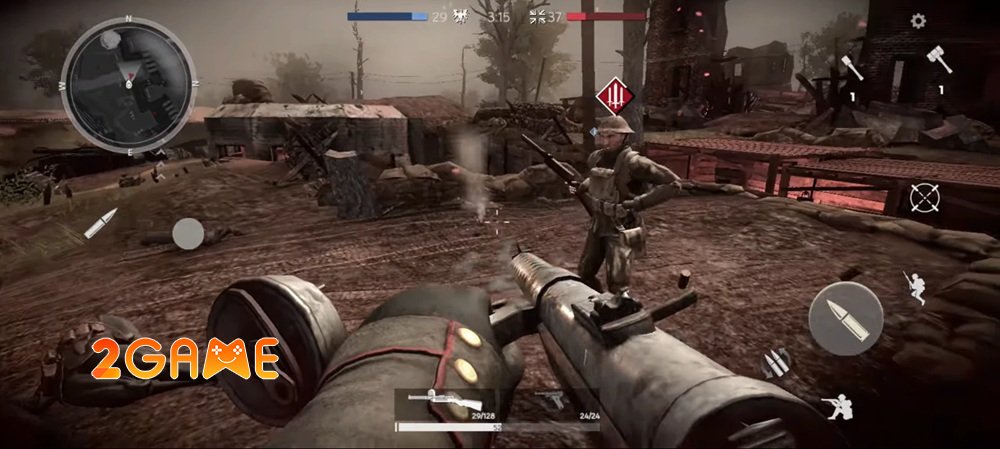The height and width of the screenshot is (449, 1000).
Task: Switch to the pistol sidearm slot
Action: [x=551, y=402]
